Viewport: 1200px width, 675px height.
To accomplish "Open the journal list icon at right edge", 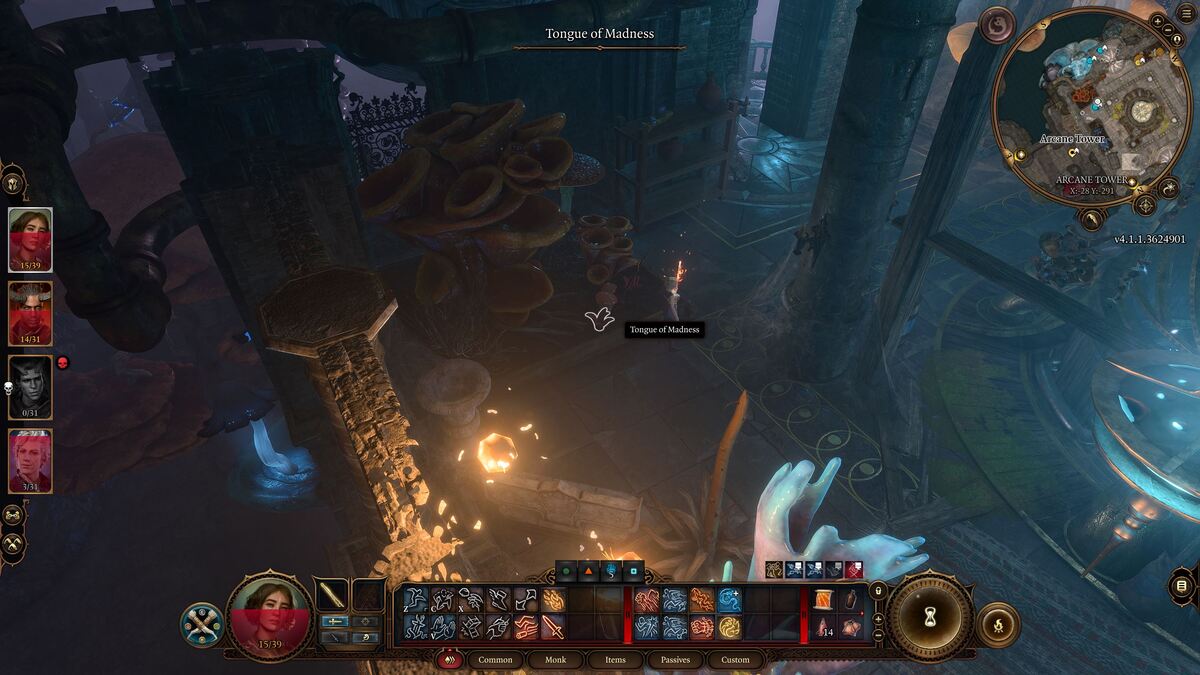I will 1182,585.
